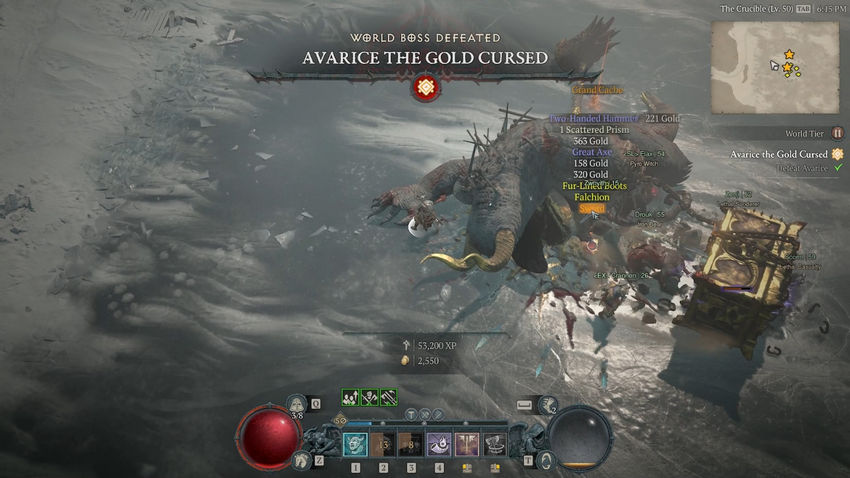This screenshot has width=850, height=478.
Task: Open the minimap
Action: click(775, 67)
